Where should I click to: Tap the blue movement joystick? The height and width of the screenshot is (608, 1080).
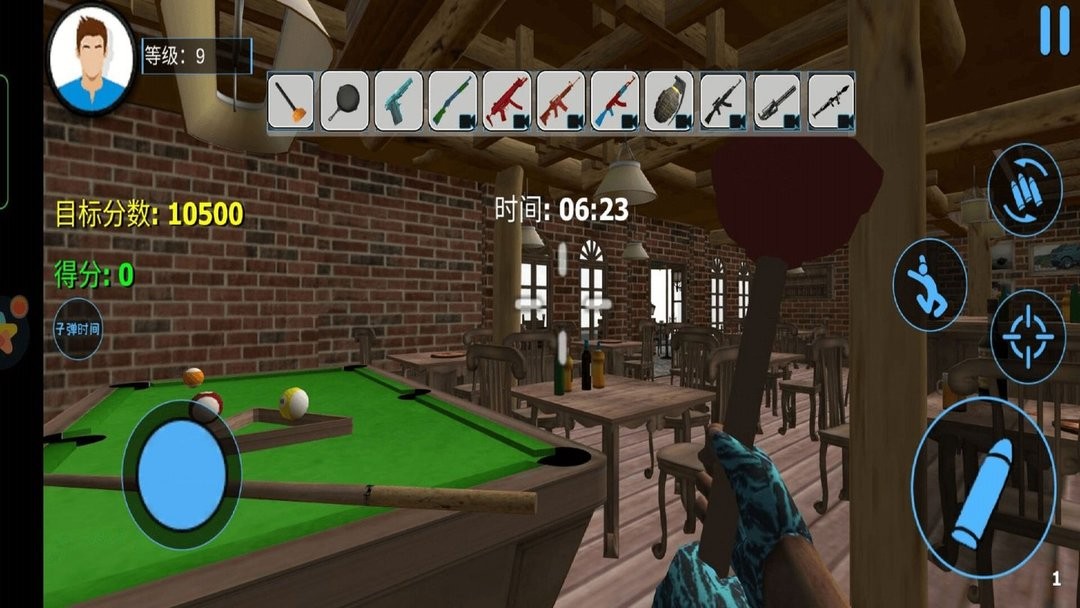tap(182, 474)
